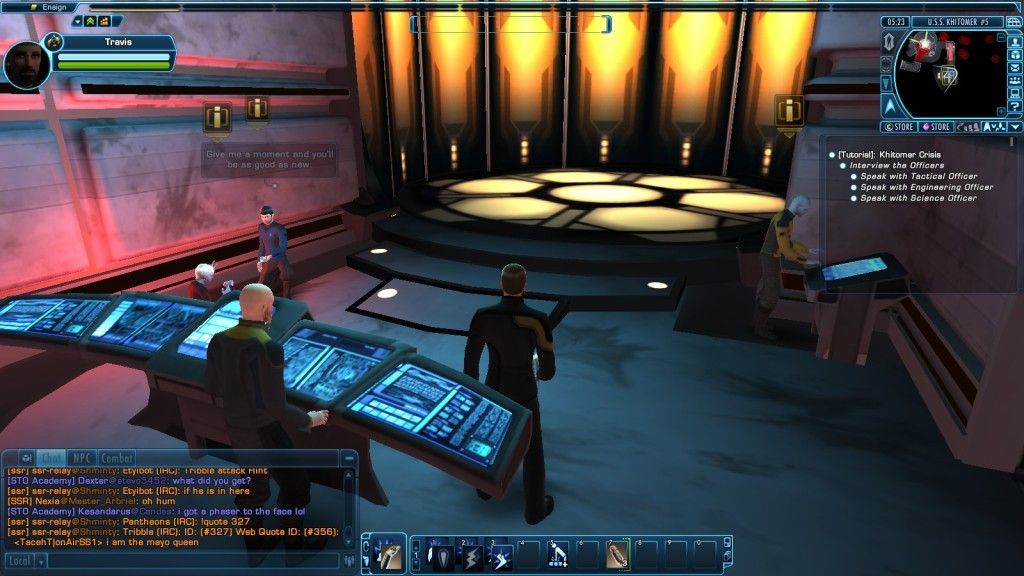Open the Combat chat tab

117,458
